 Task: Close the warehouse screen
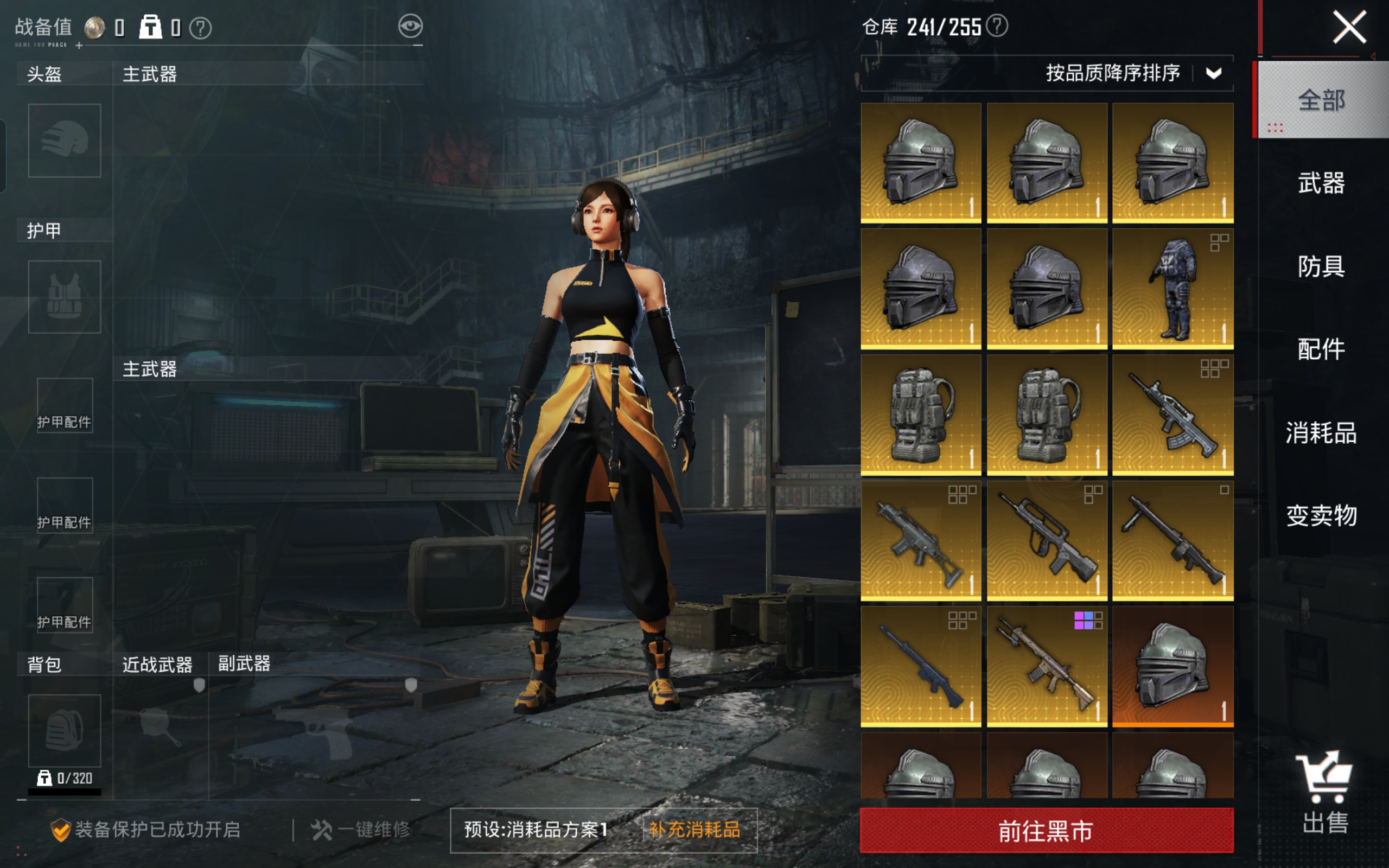[x=1349, y=28]
